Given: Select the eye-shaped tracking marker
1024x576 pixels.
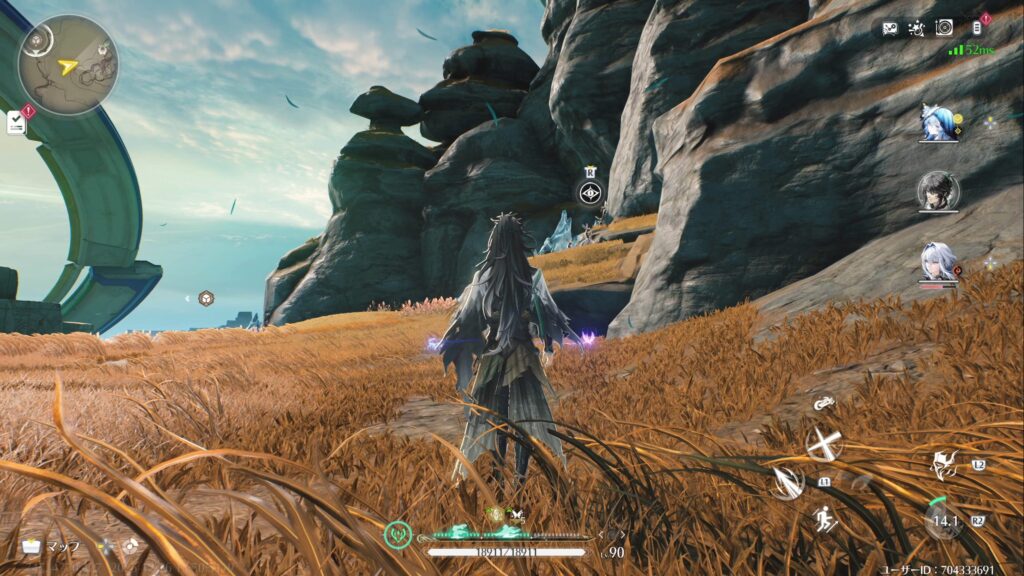Looking at the screenshot, I should pos(591,194).
